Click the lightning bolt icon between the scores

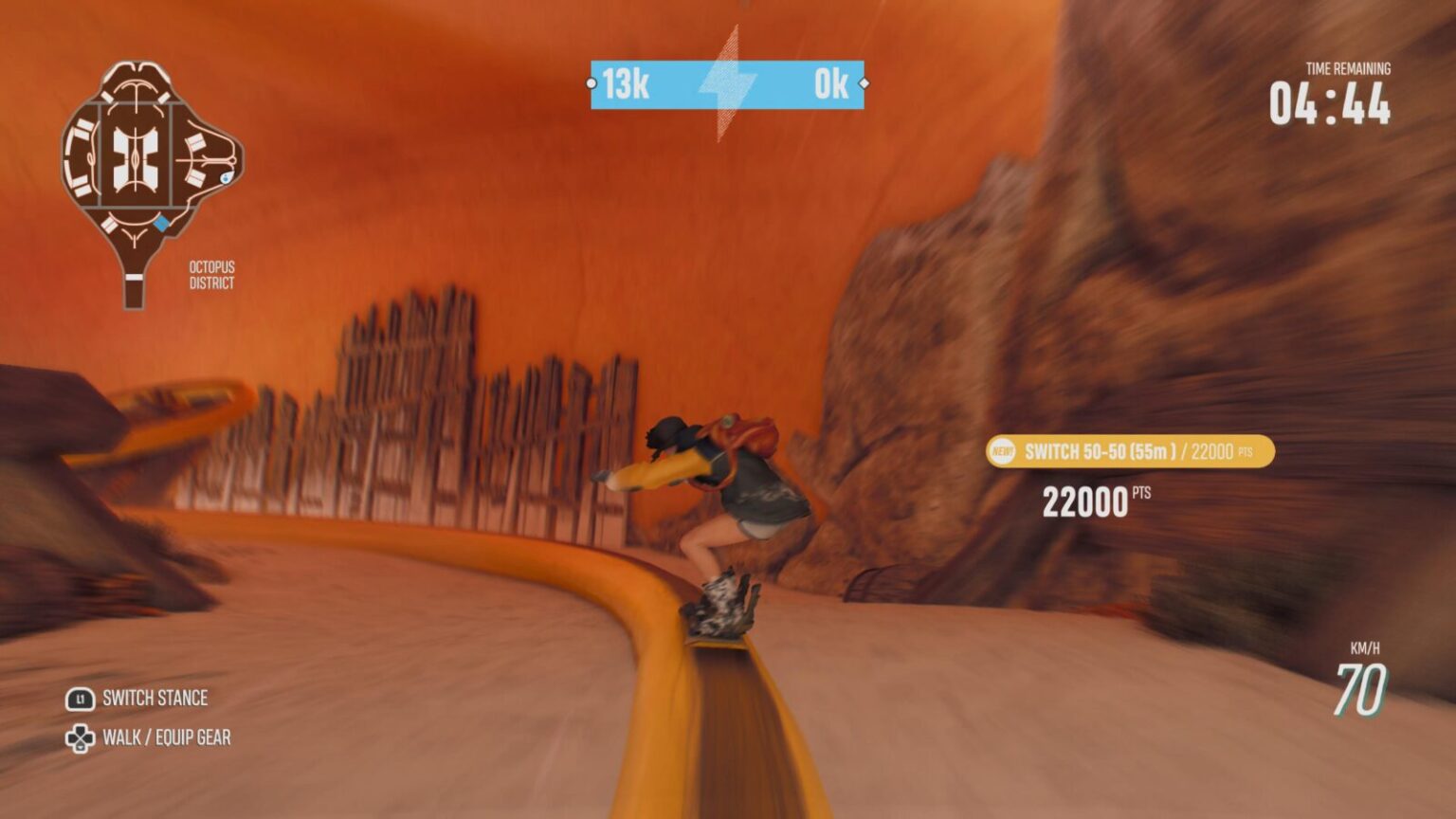click(728, 83)
